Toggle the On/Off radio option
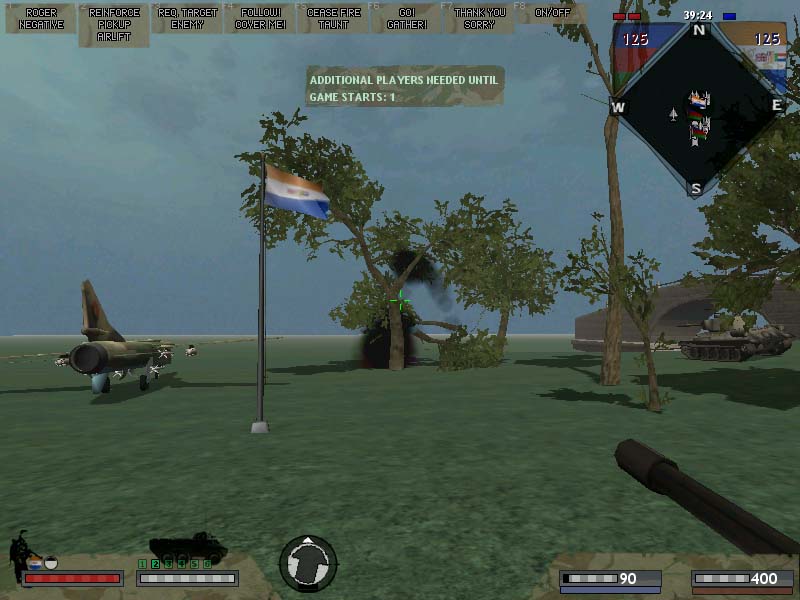 tap(550, 13)
